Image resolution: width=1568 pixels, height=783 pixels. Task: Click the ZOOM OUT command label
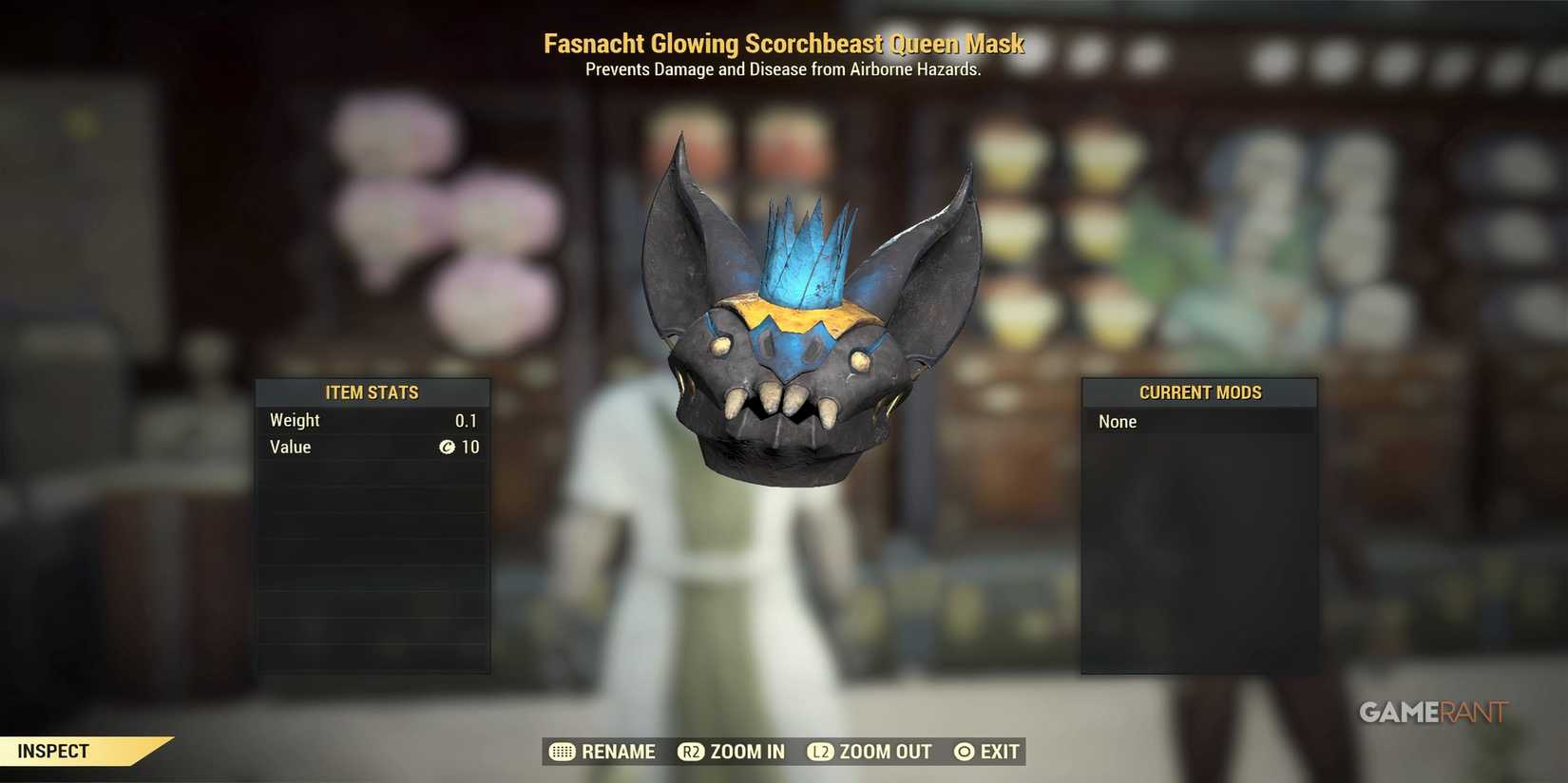coord(884,752)
